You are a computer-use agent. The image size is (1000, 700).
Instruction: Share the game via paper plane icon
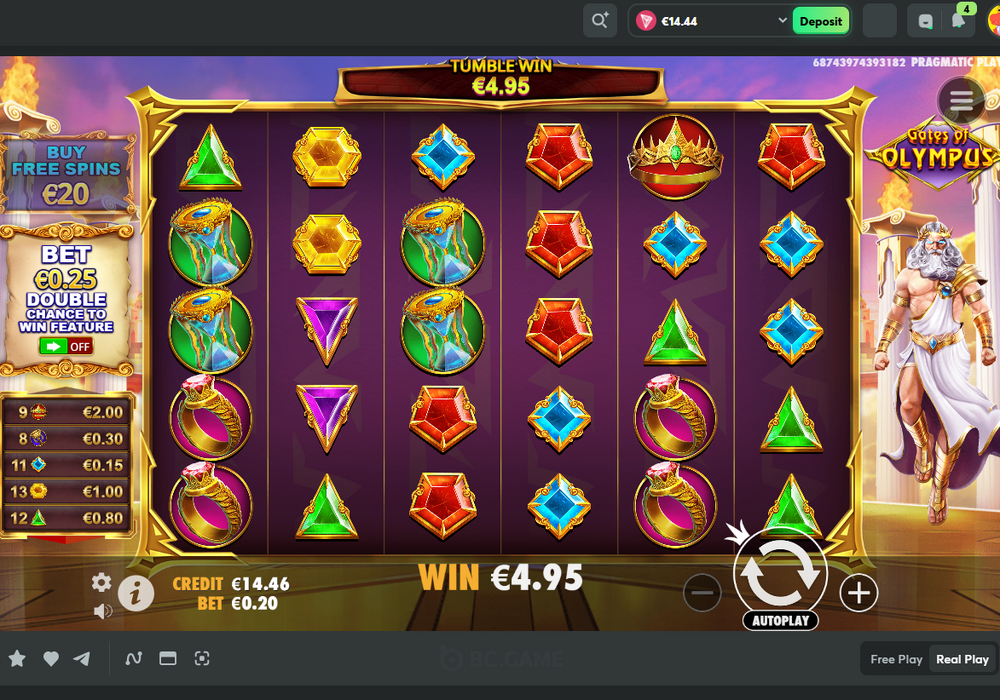tap(82, 658)
